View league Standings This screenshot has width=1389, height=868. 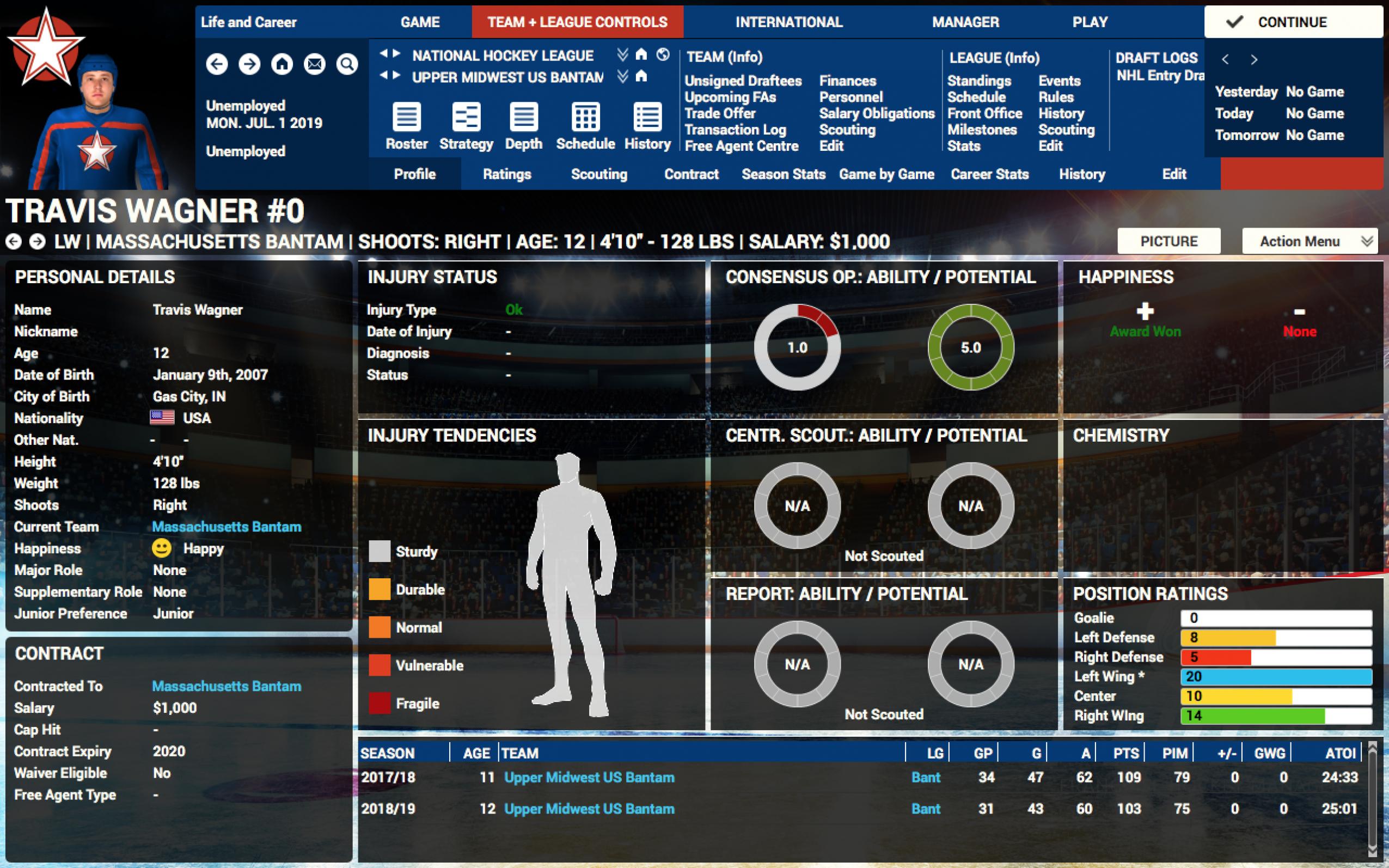click(x=978, y=81)
